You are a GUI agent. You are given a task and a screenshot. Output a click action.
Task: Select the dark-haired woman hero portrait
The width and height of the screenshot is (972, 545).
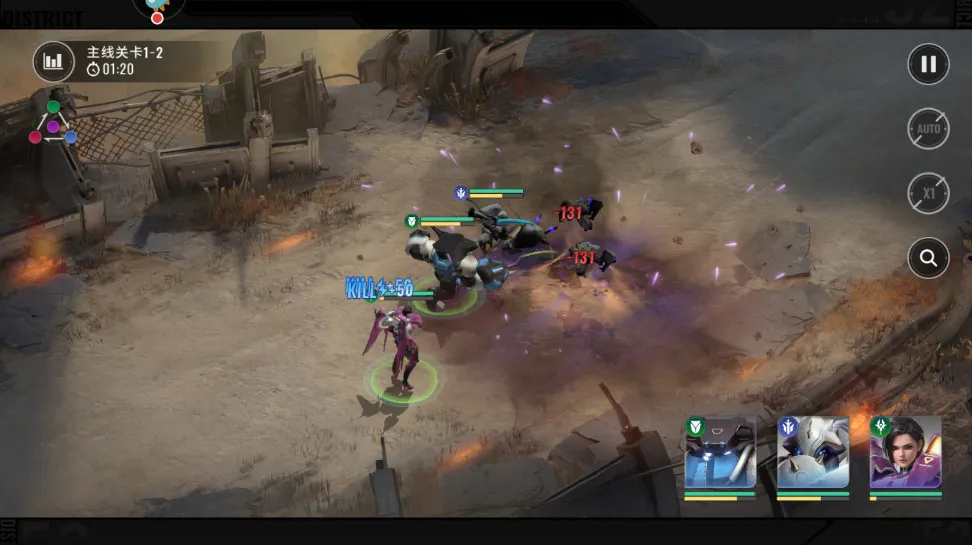pos(905,455)
